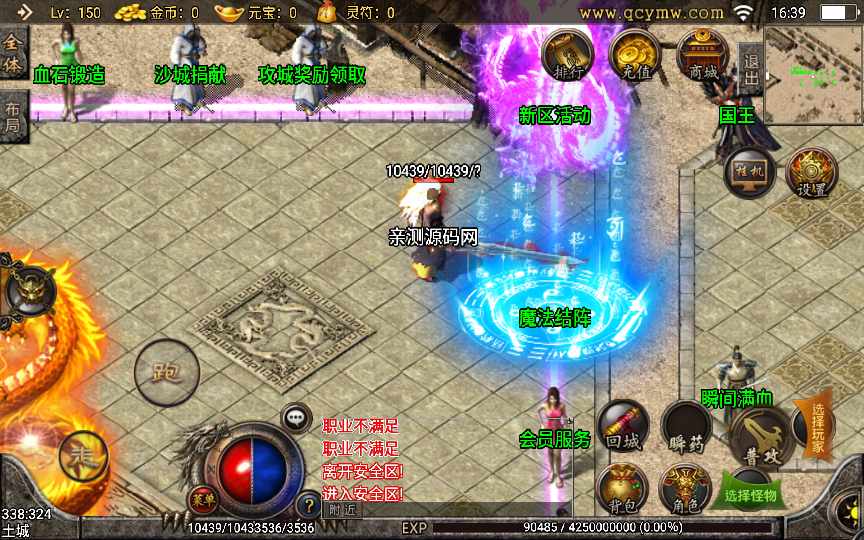Open the 背包 backpack
This screenshot has width=864, height=540.
tap(622, 488)
